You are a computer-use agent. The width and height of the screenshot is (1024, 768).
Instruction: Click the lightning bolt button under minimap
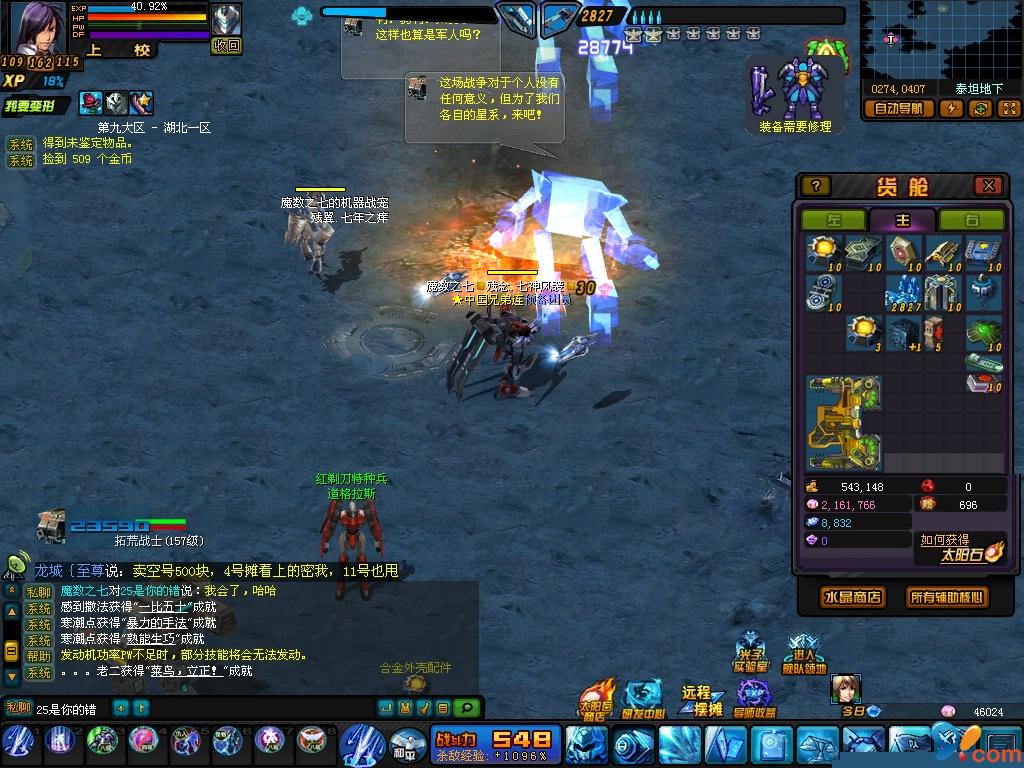(950, 109)
